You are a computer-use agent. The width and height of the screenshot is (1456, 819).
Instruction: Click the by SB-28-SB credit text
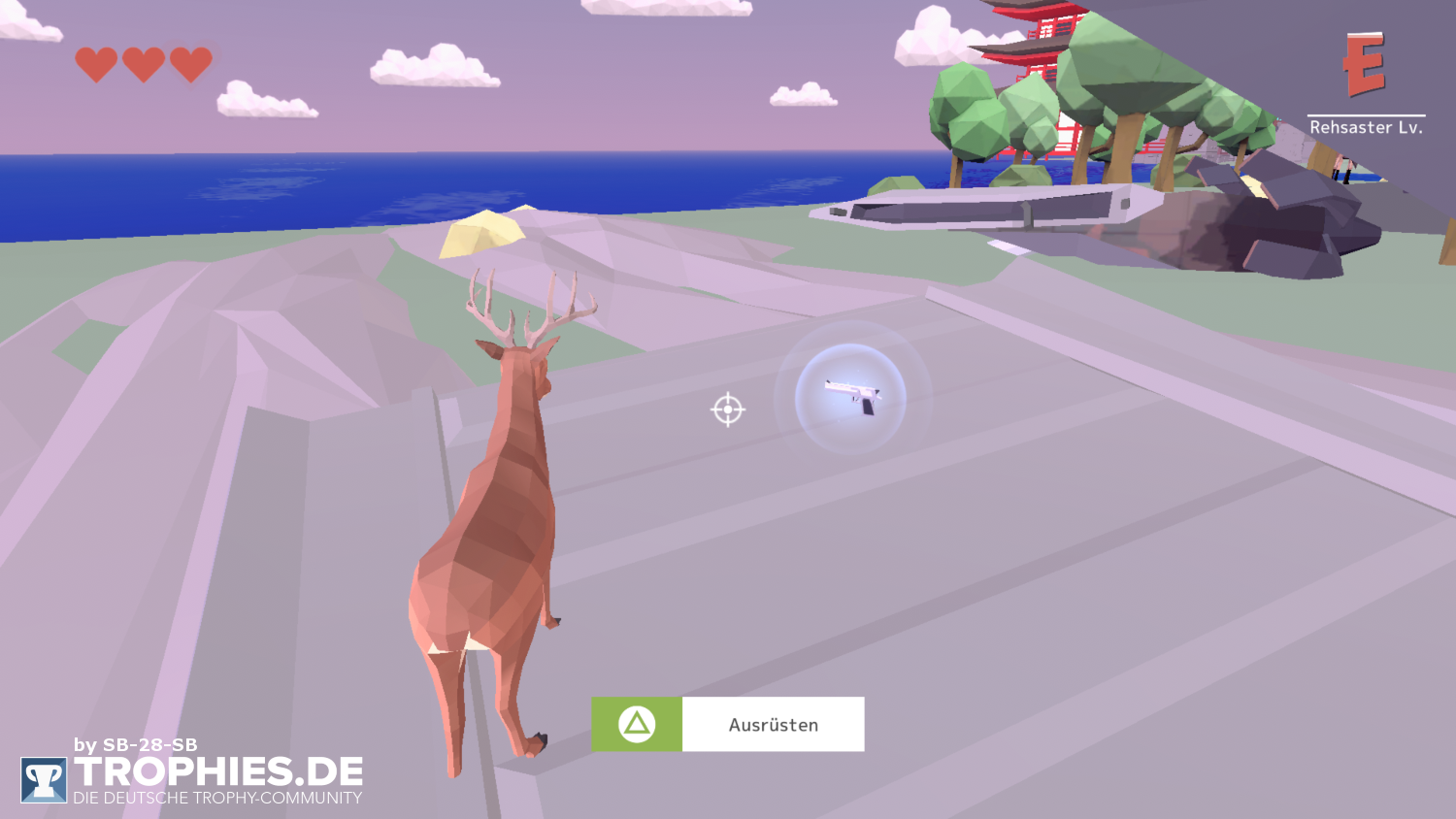point(135,746)
